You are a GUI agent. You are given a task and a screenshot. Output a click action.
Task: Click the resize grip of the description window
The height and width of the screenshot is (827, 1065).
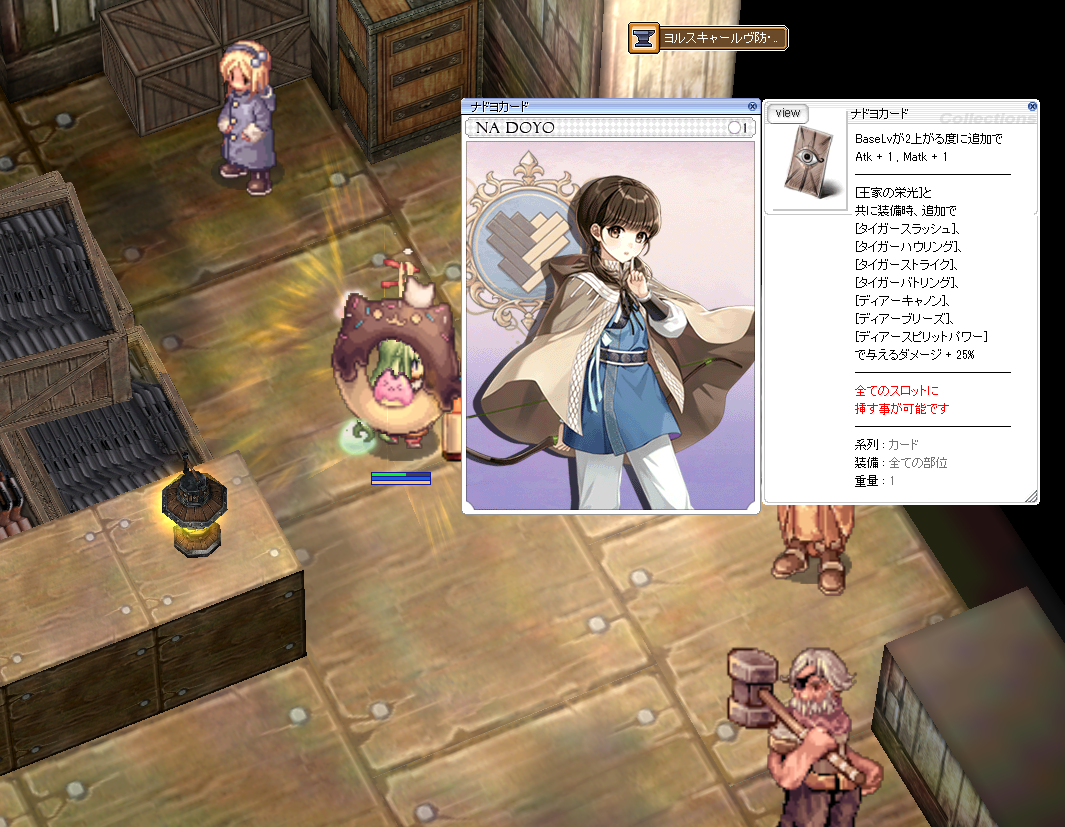click(1031, 496)
